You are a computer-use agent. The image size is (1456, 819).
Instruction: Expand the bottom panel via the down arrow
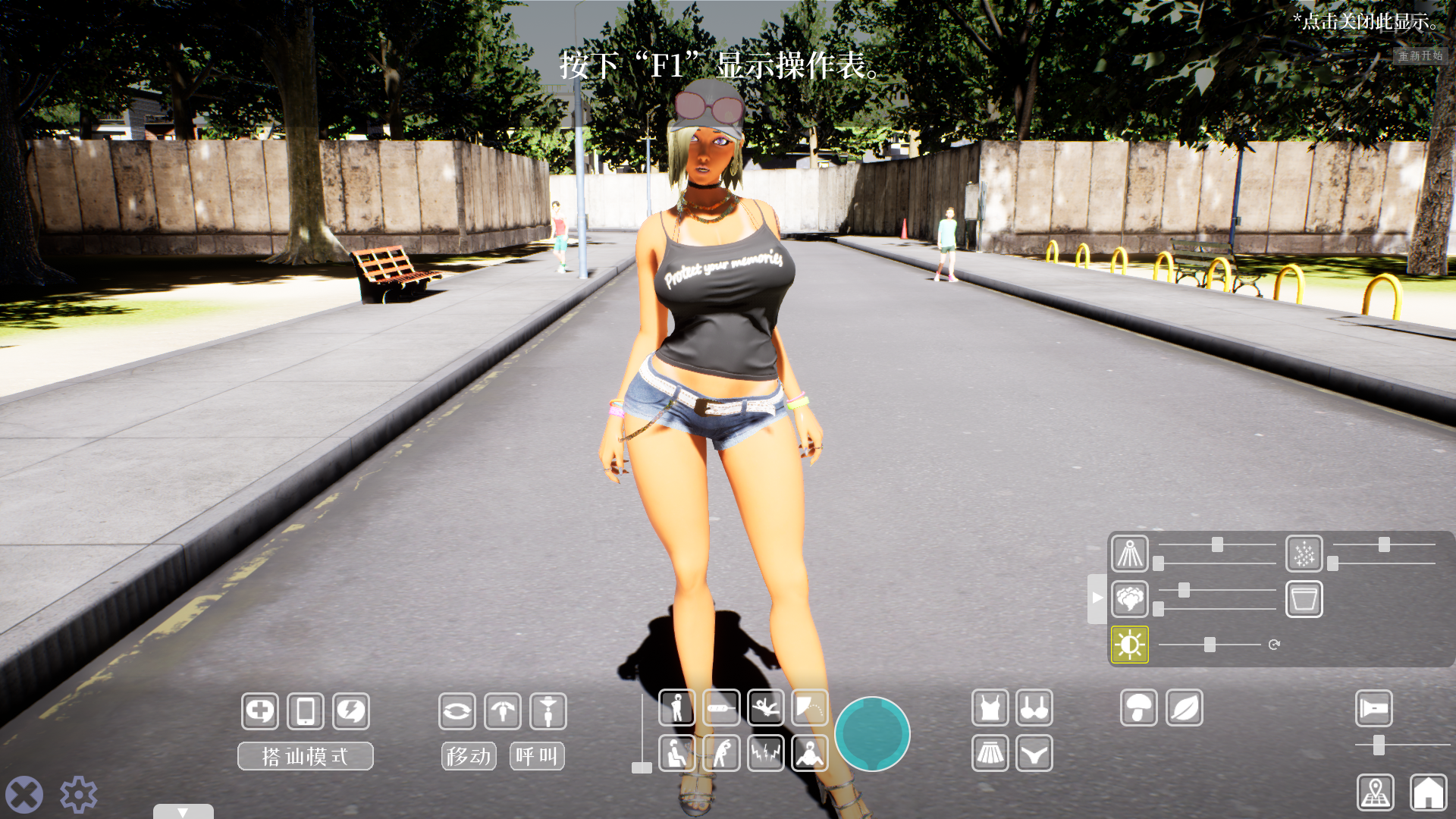[x=182, y=811]
